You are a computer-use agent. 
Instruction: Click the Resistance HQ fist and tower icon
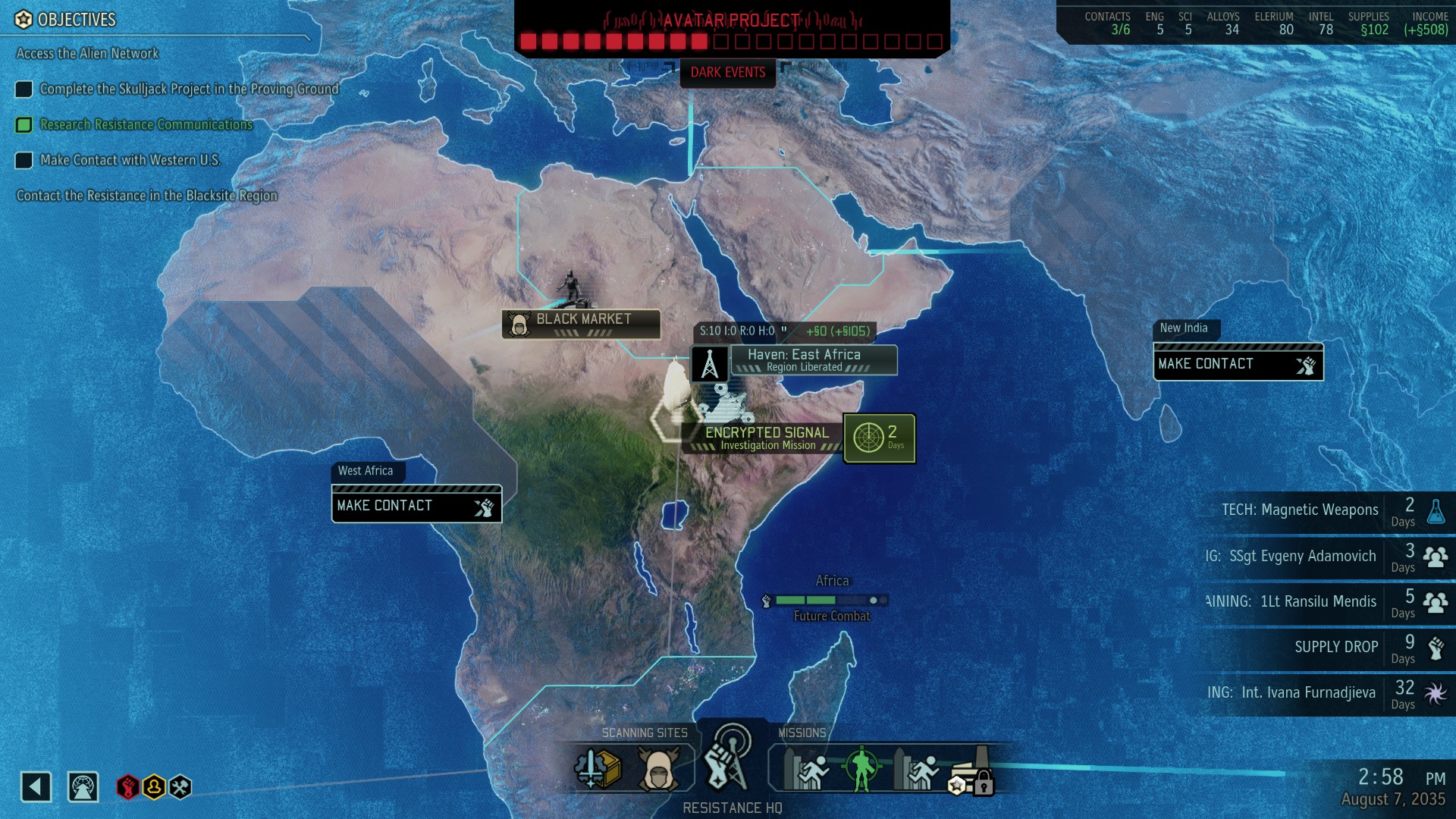click(x=728, y=761)
